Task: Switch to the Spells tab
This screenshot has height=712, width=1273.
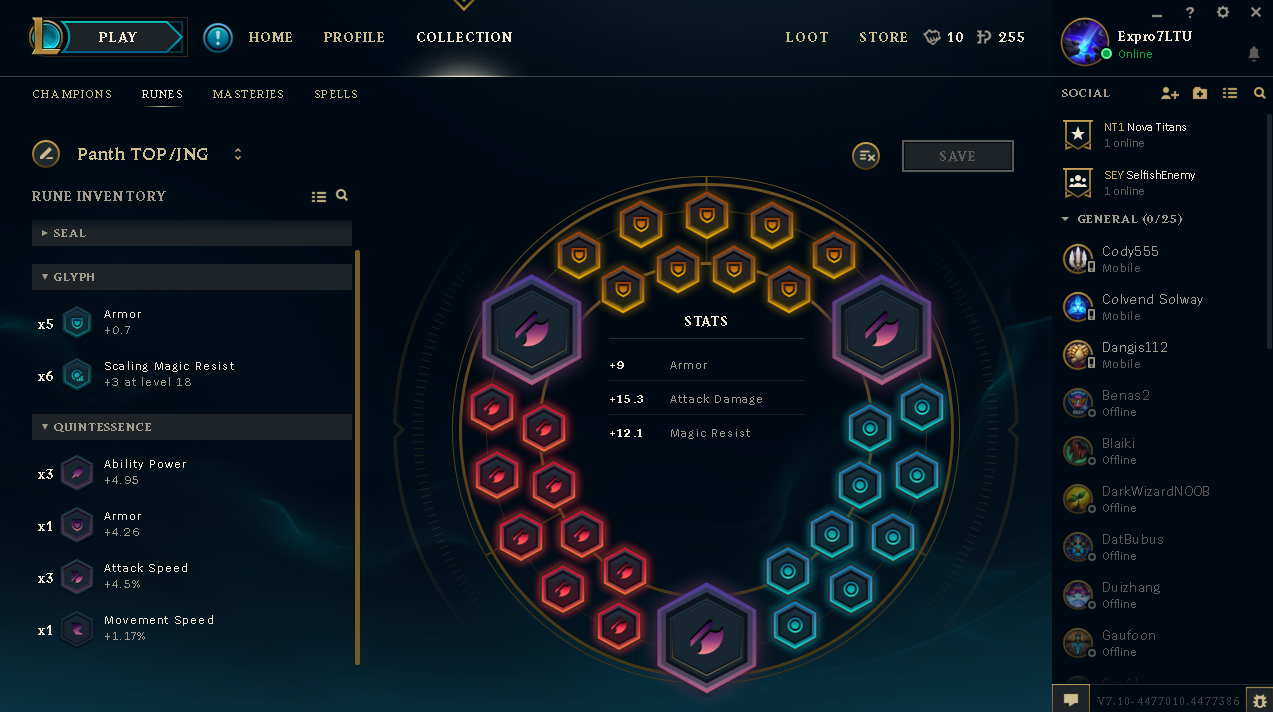Action: coord(336,94)
